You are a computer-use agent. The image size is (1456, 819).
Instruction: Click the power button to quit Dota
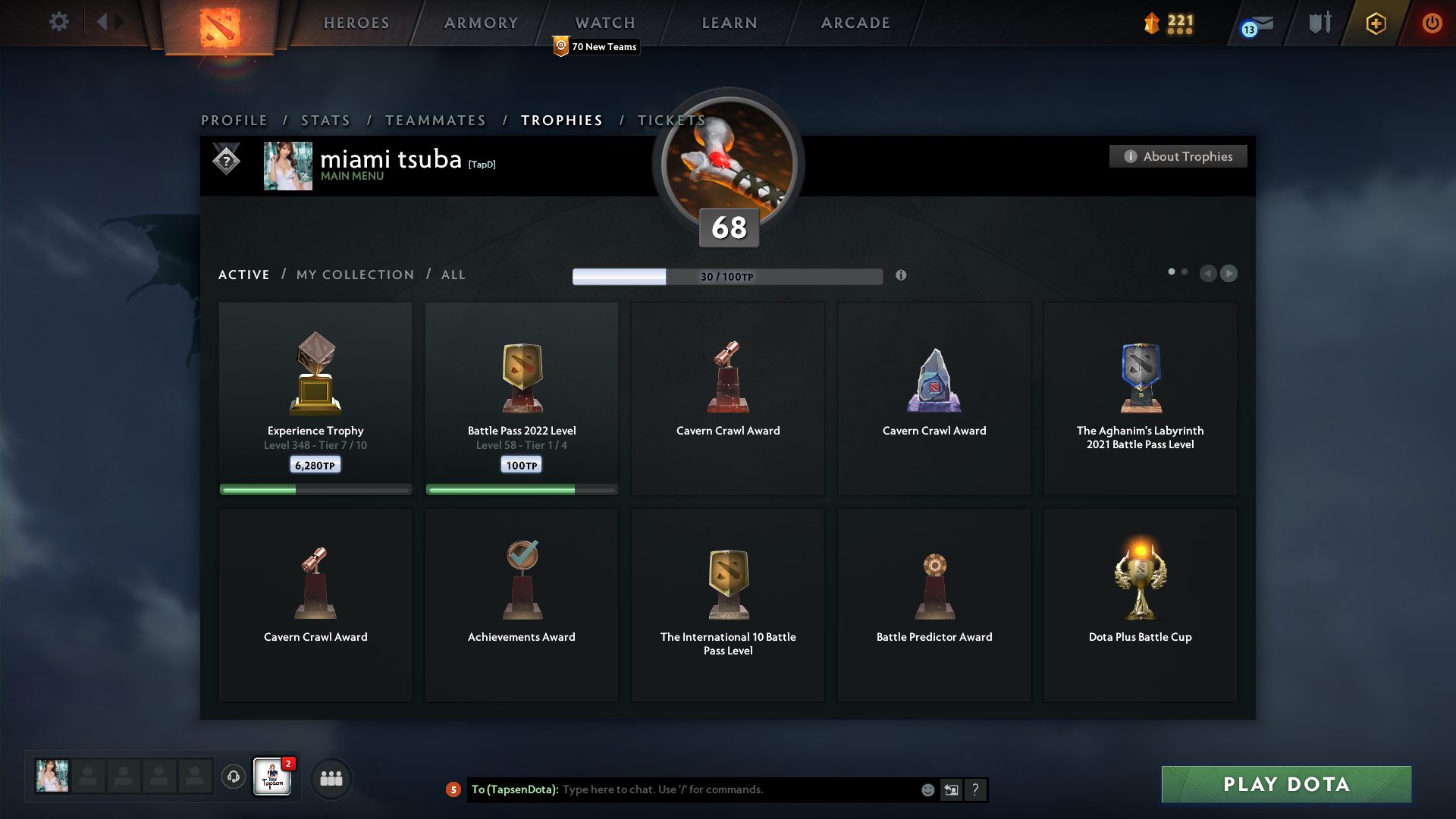coord(1432,23)
